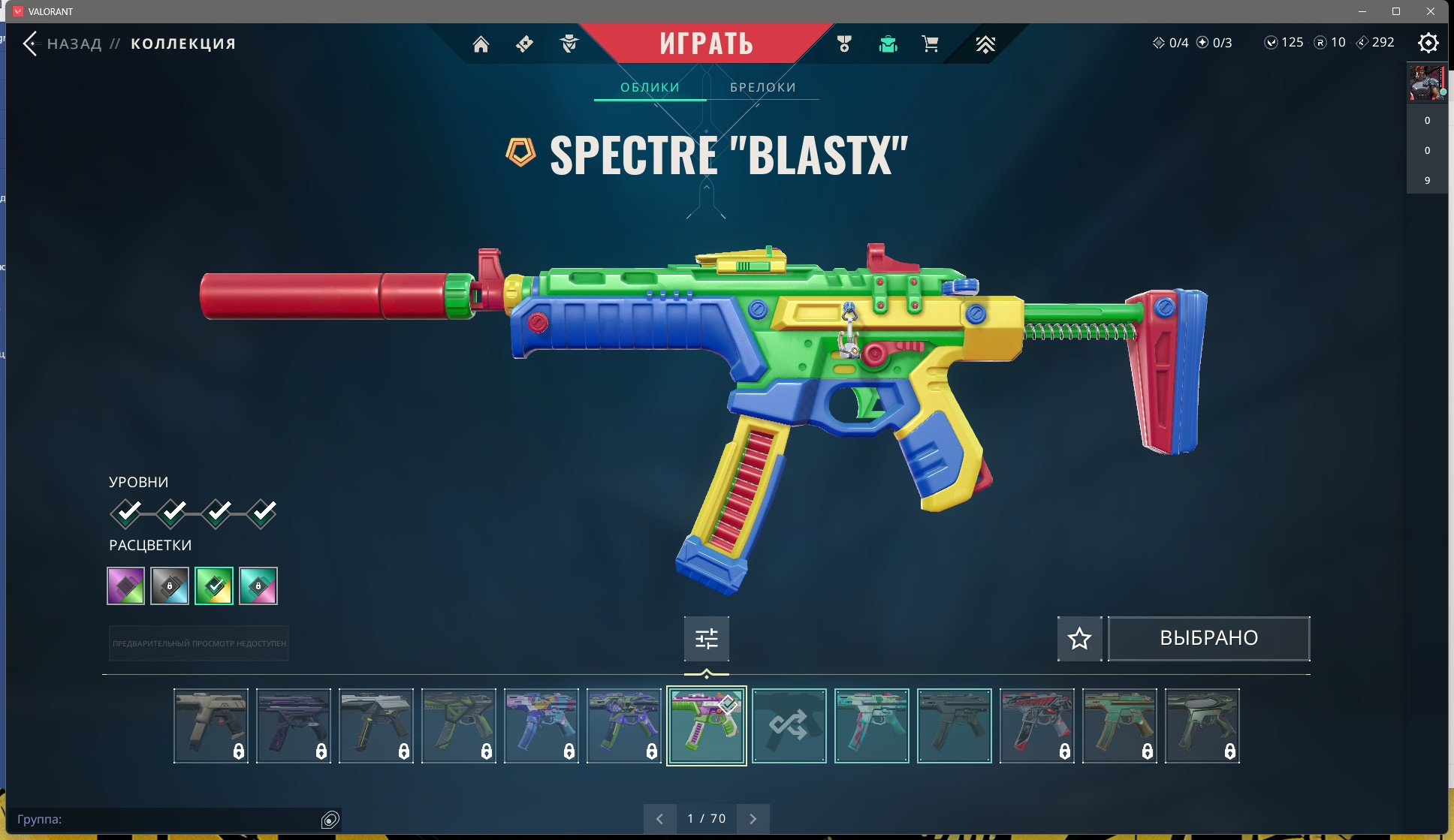Go to the next skins page
The image size is (1454, 840).
(x=753, y=818)
